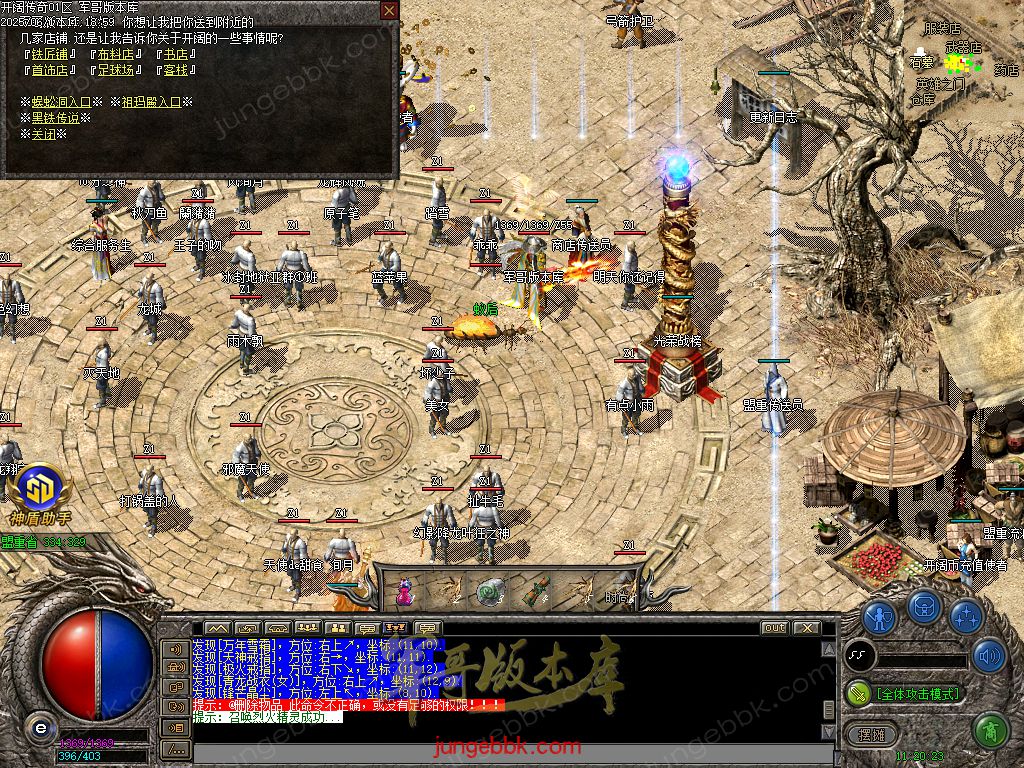Image resolution: width=1024 pixels, height=768 pixels.
Task: Choose the 祖玛殿入口 teleport link
Action: pos(152,102)
